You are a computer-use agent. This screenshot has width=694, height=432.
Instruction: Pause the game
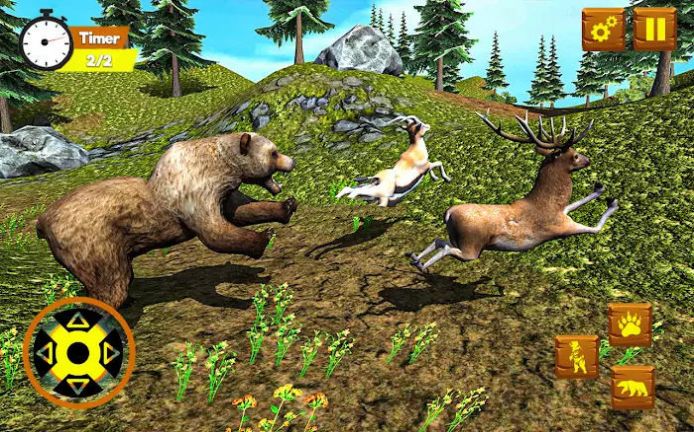click(x=654, y=29)
